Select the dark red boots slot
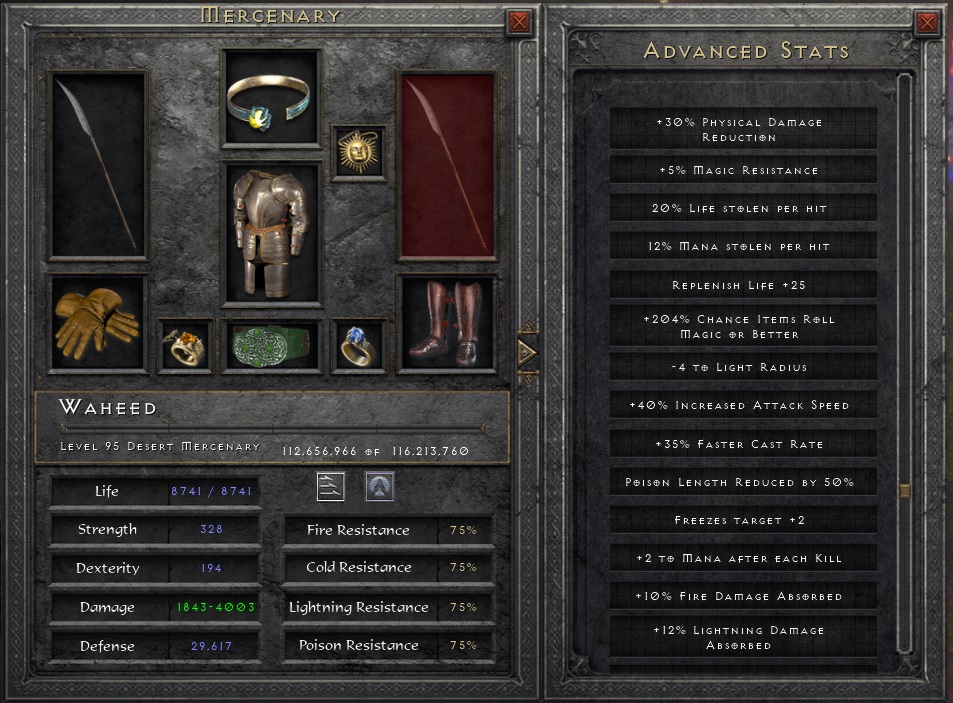 tap(449, 323)
